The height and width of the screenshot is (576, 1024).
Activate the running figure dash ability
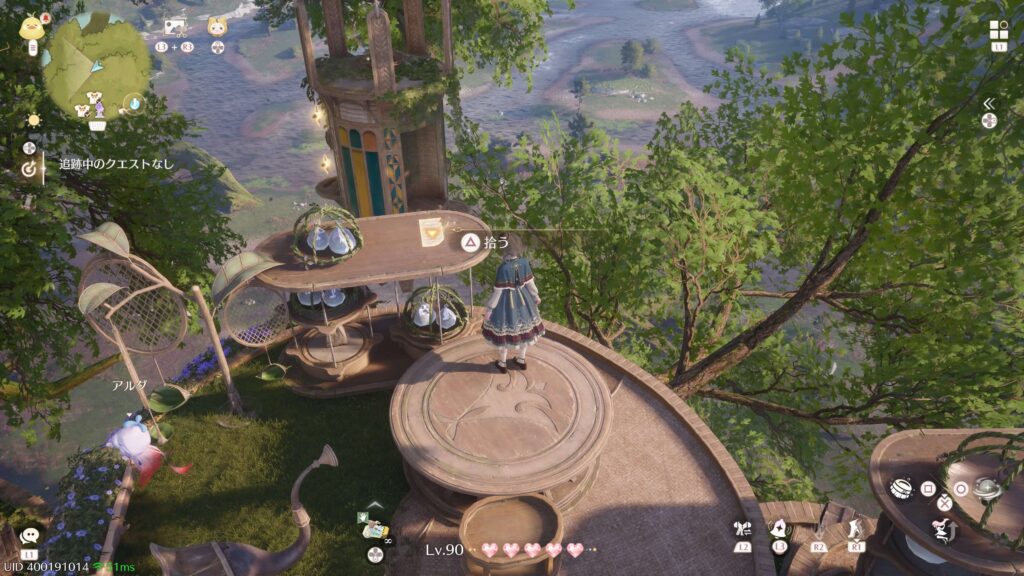pos(856,528)
